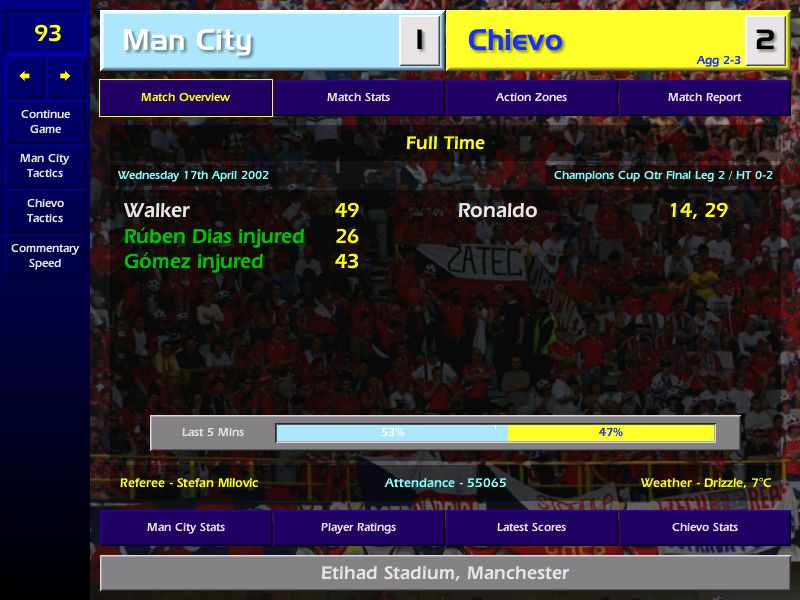This screenshot has width=800, height=600.
Task: Open Chievo Tactics
Action: click(45, 211)
